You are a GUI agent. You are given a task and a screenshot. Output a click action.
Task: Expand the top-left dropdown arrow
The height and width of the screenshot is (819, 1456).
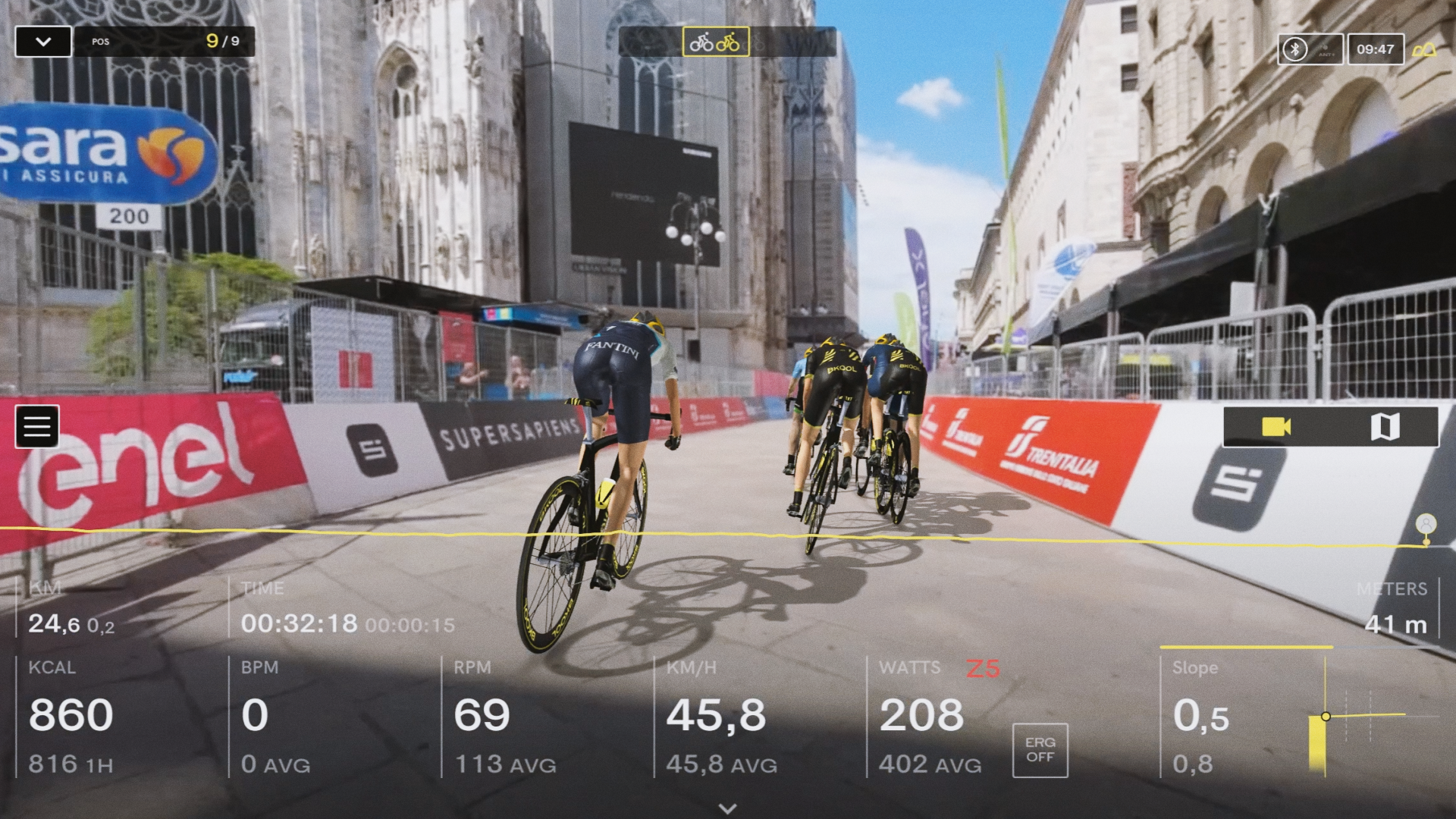(43, 42)
